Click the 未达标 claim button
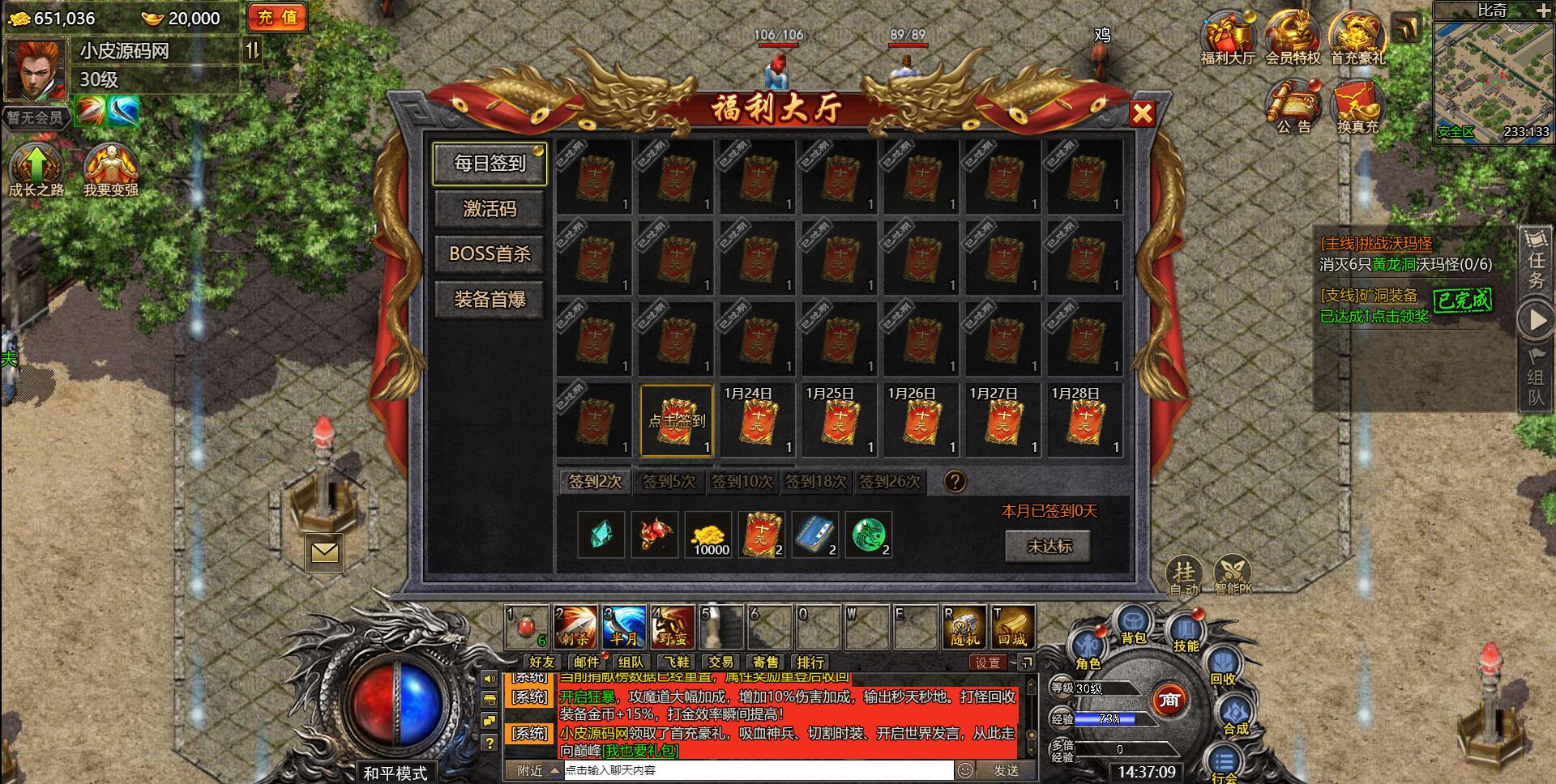The height and width of the screenshot is (784, 1556). (x=1049, y=547)
